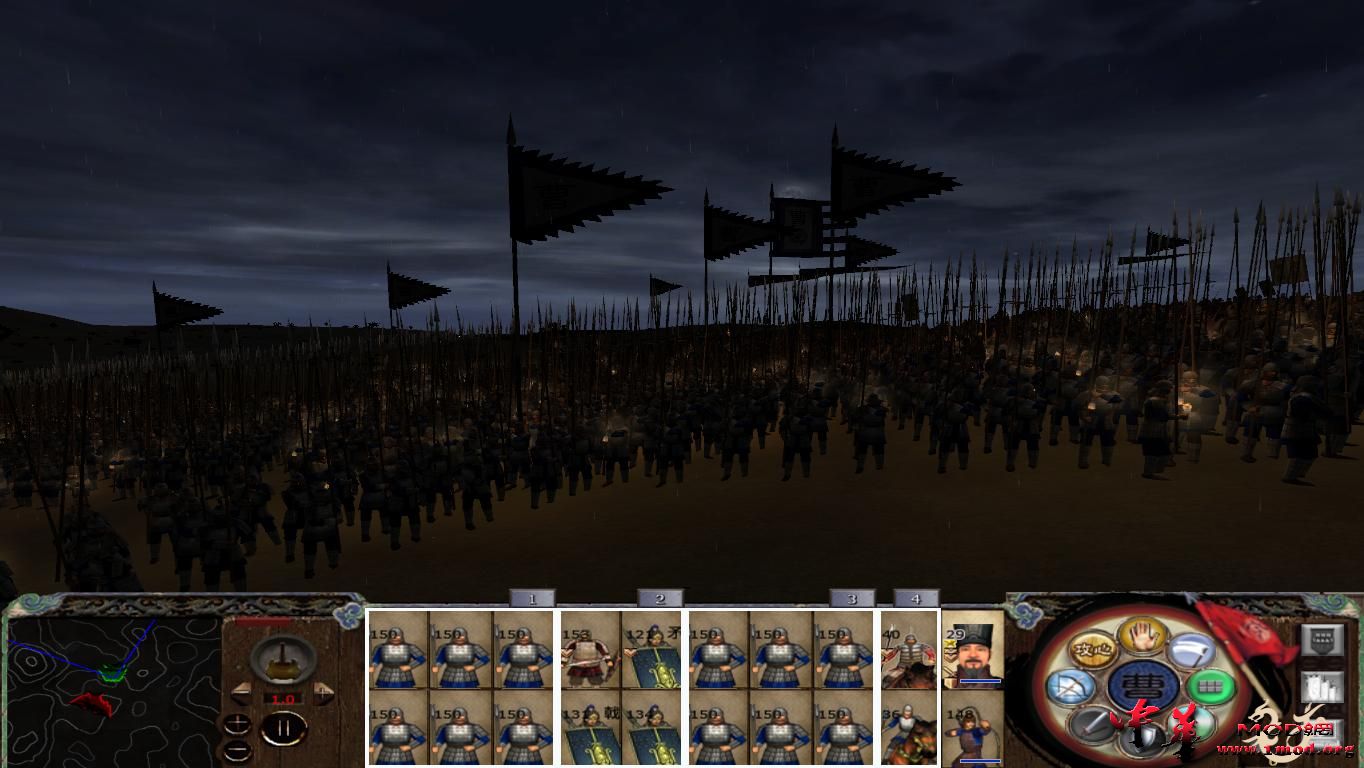Open the green formation grid icon

coord(1208,687)
